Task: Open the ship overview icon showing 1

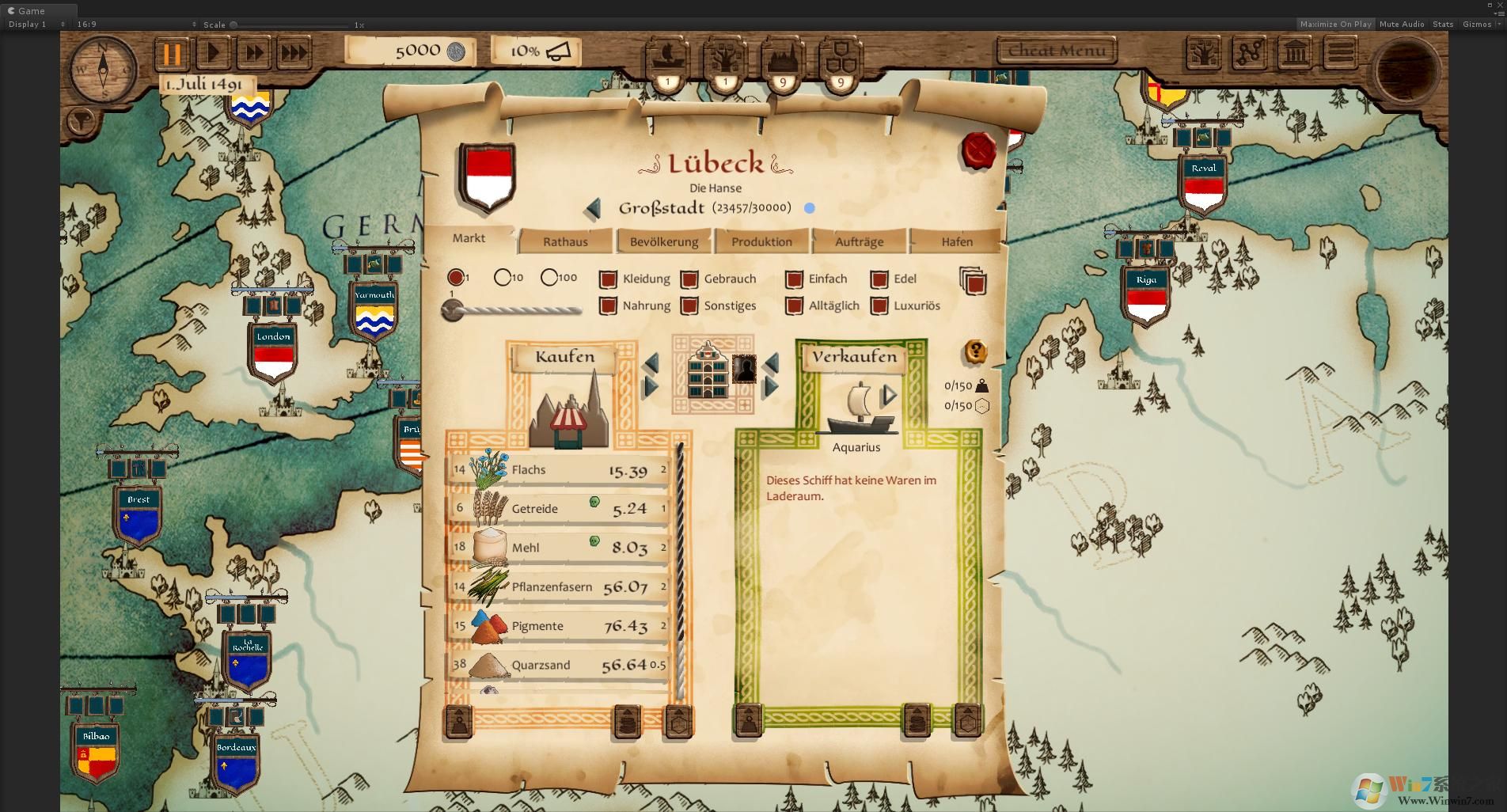Action: click(666, 59)
